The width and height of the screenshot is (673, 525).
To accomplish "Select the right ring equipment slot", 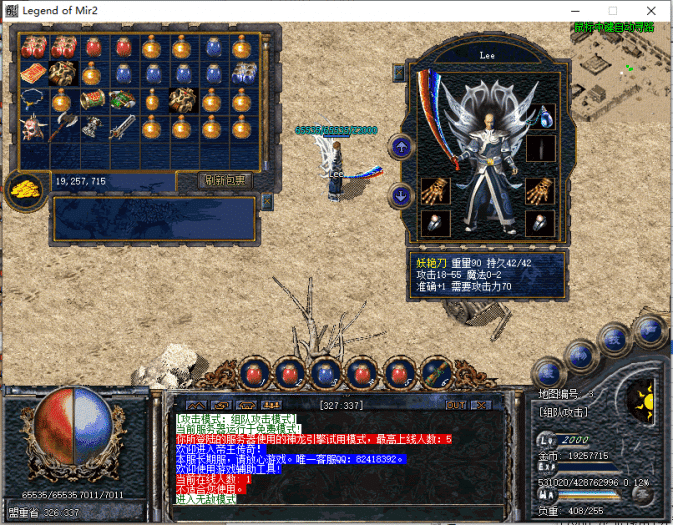I will click(x=540, y=222).
